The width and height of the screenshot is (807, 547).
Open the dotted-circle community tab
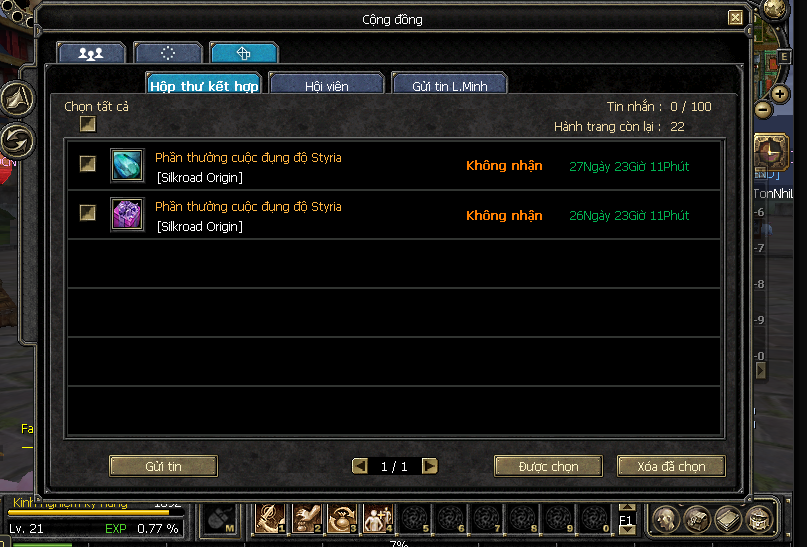(167, 53)
